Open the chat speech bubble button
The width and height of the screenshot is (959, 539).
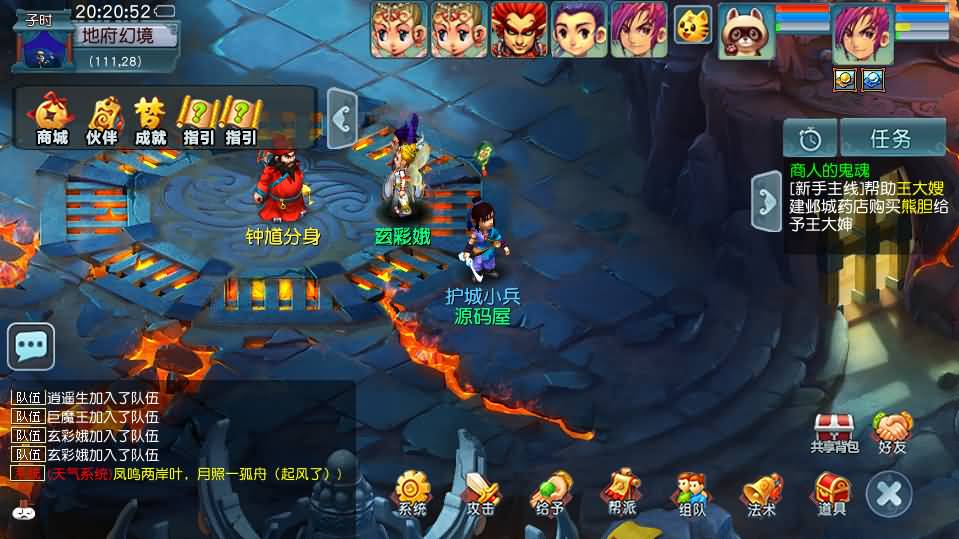coord(31,347)
